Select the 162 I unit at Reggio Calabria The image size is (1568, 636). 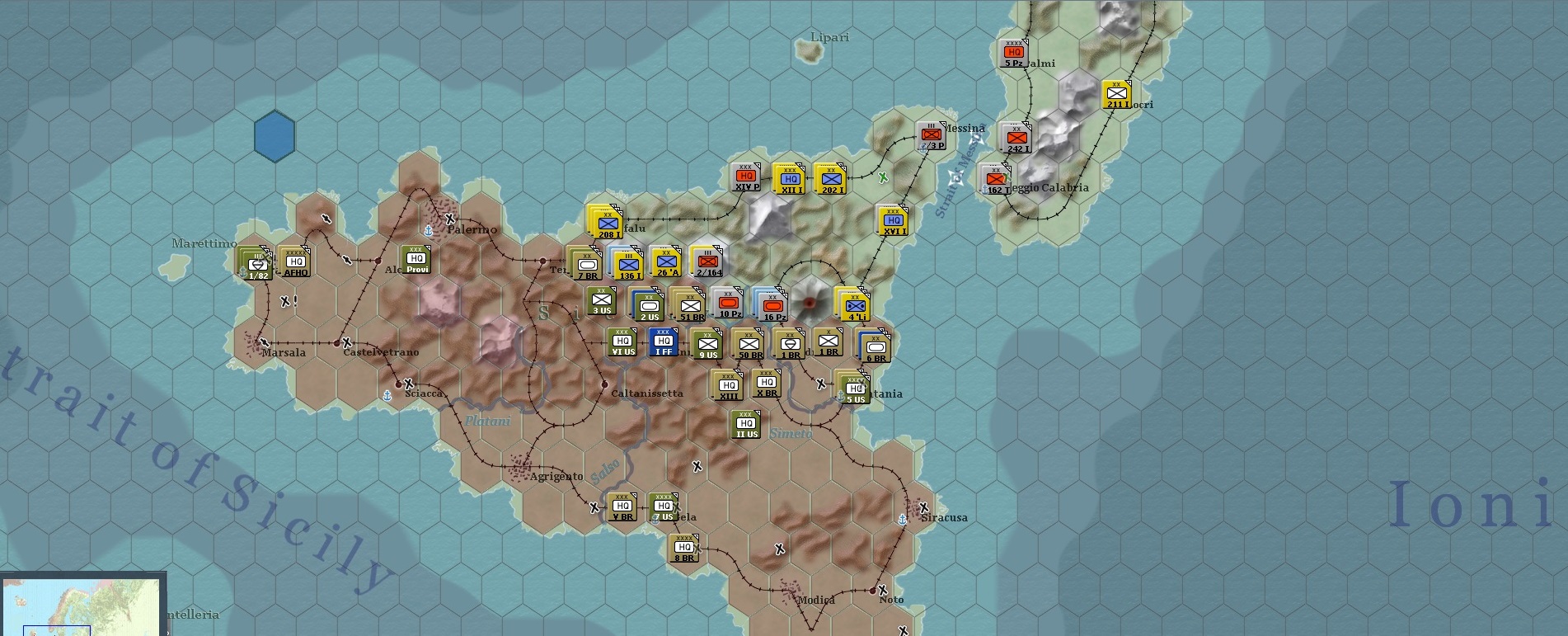[994, 177]
